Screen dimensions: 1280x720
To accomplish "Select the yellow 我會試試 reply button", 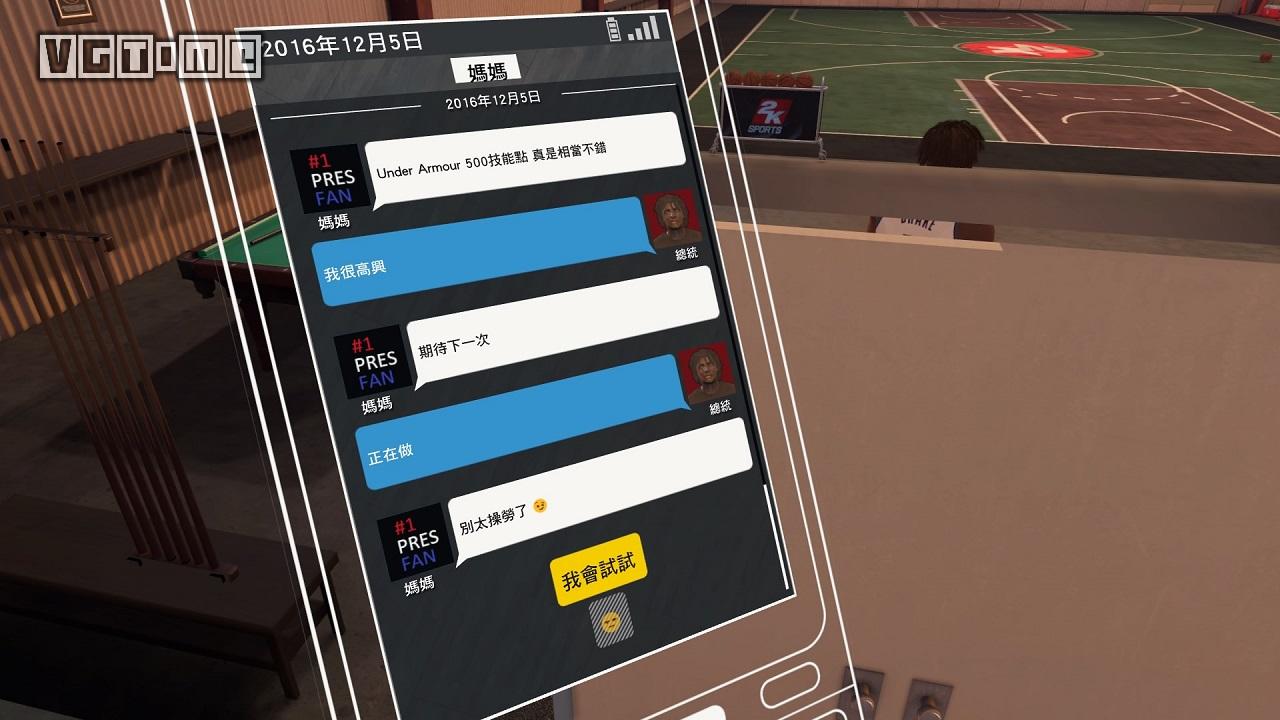I will [598, 571].
